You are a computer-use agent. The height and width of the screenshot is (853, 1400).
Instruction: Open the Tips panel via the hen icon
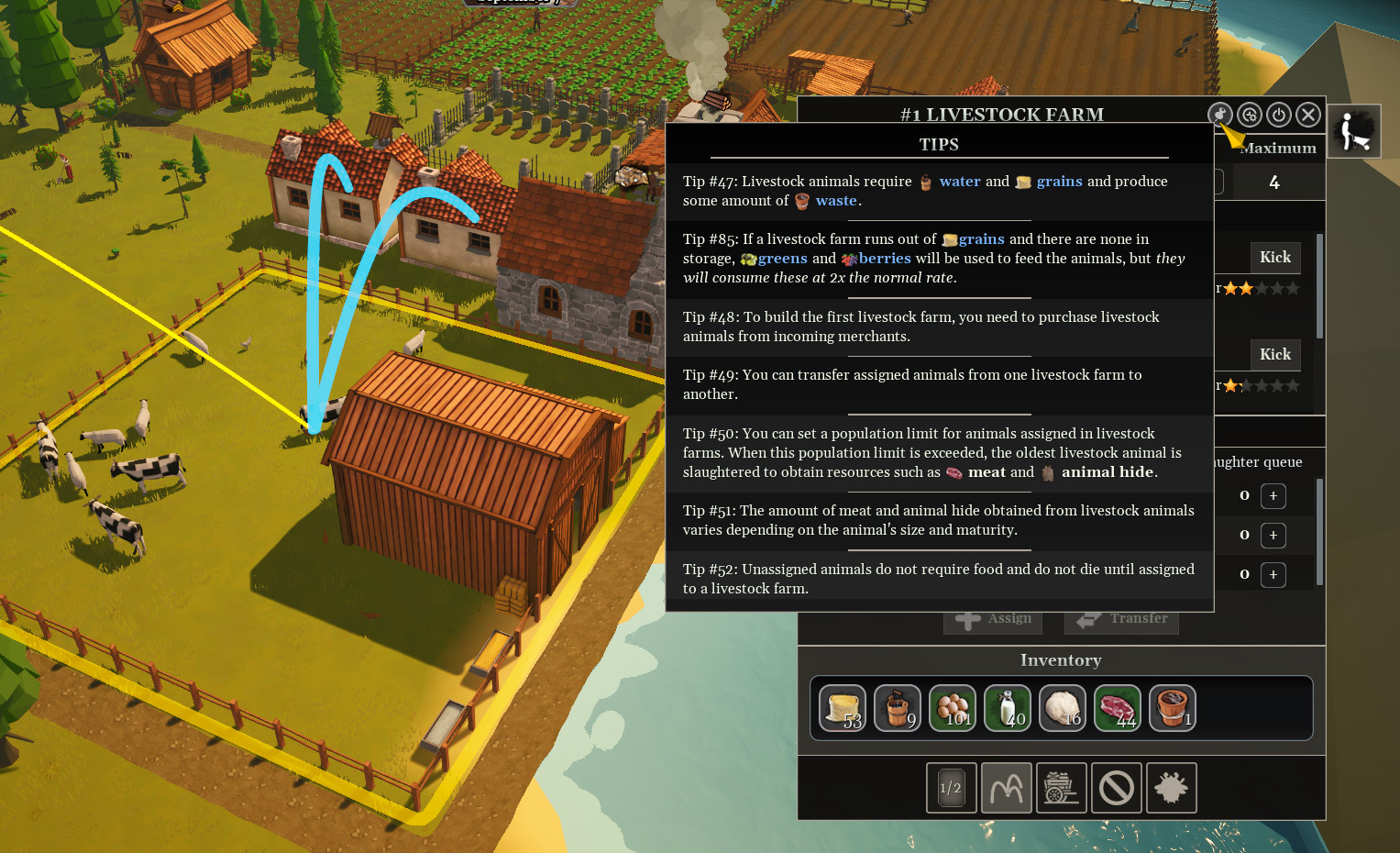(1220, 115)
